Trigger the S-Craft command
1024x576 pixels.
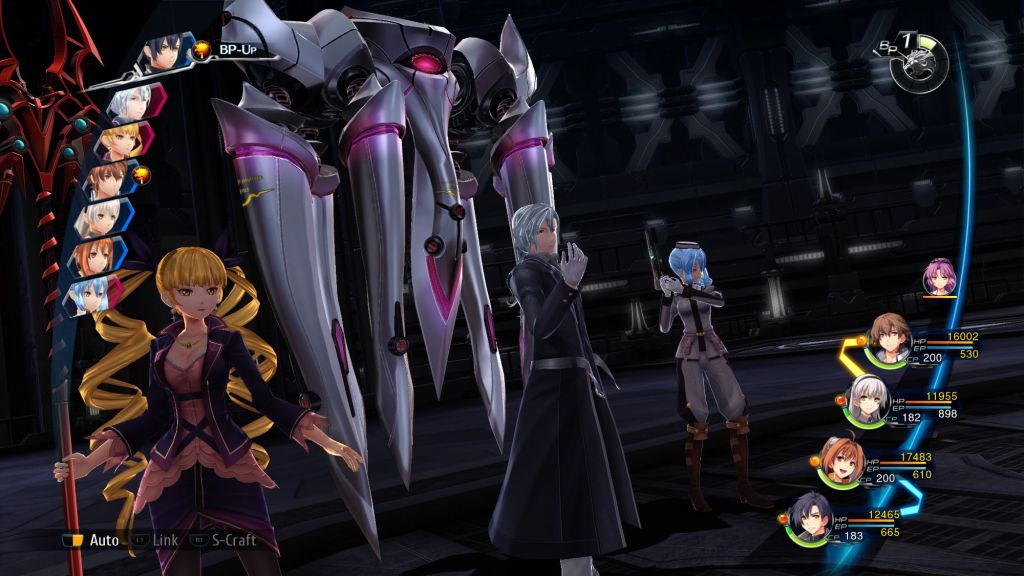[x=227, y=540]
